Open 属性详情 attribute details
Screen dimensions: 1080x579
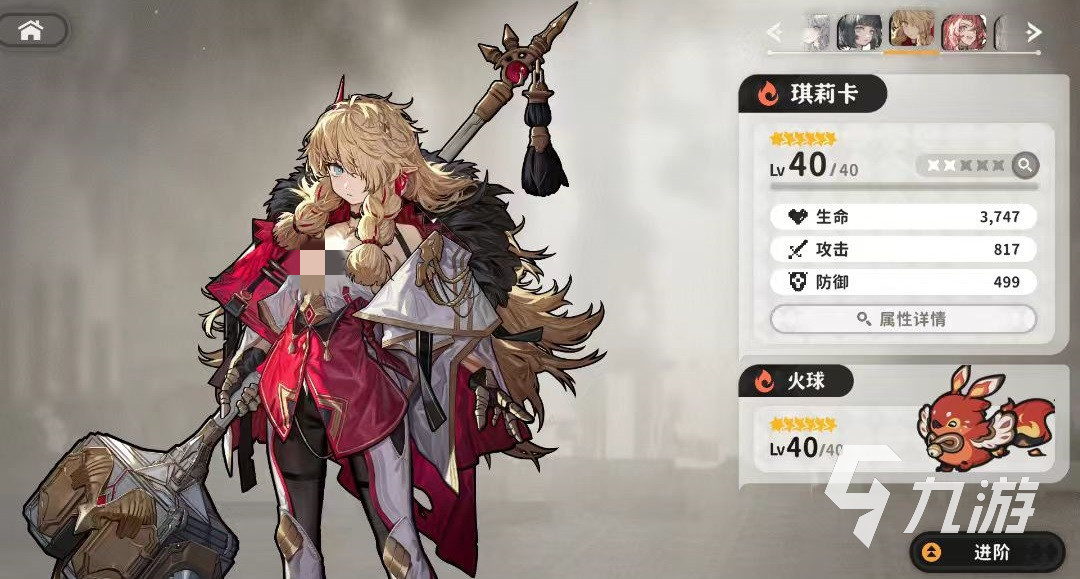902,319
